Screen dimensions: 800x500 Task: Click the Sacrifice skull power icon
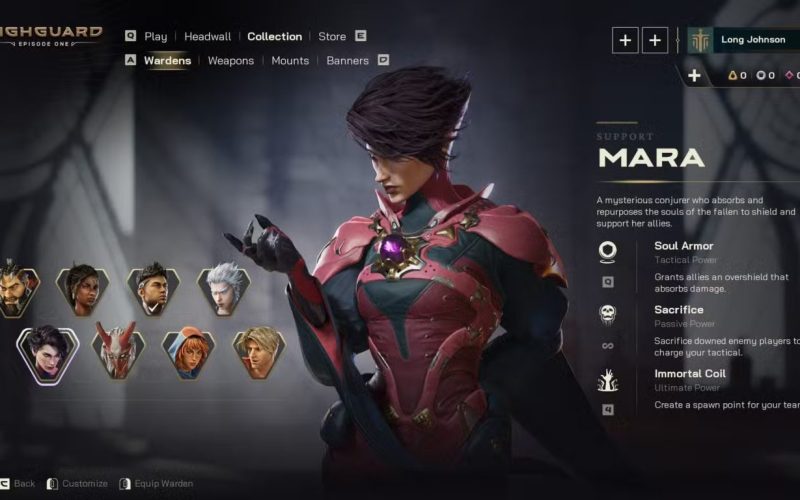607,315
